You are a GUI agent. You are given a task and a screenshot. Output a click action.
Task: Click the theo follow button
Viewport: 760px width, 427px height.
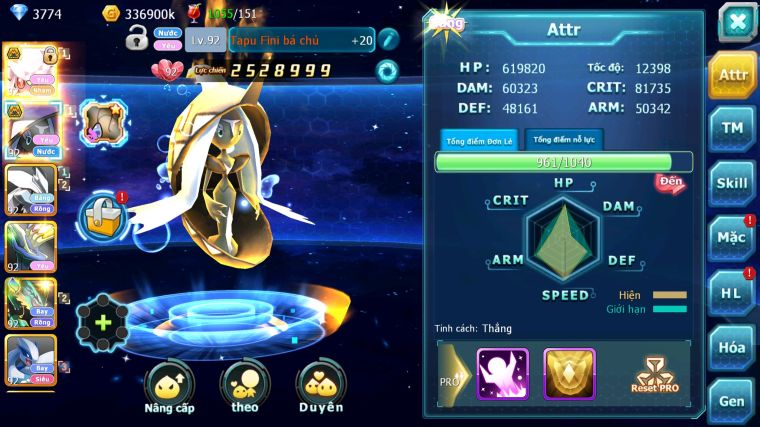(x=244, y=388)
